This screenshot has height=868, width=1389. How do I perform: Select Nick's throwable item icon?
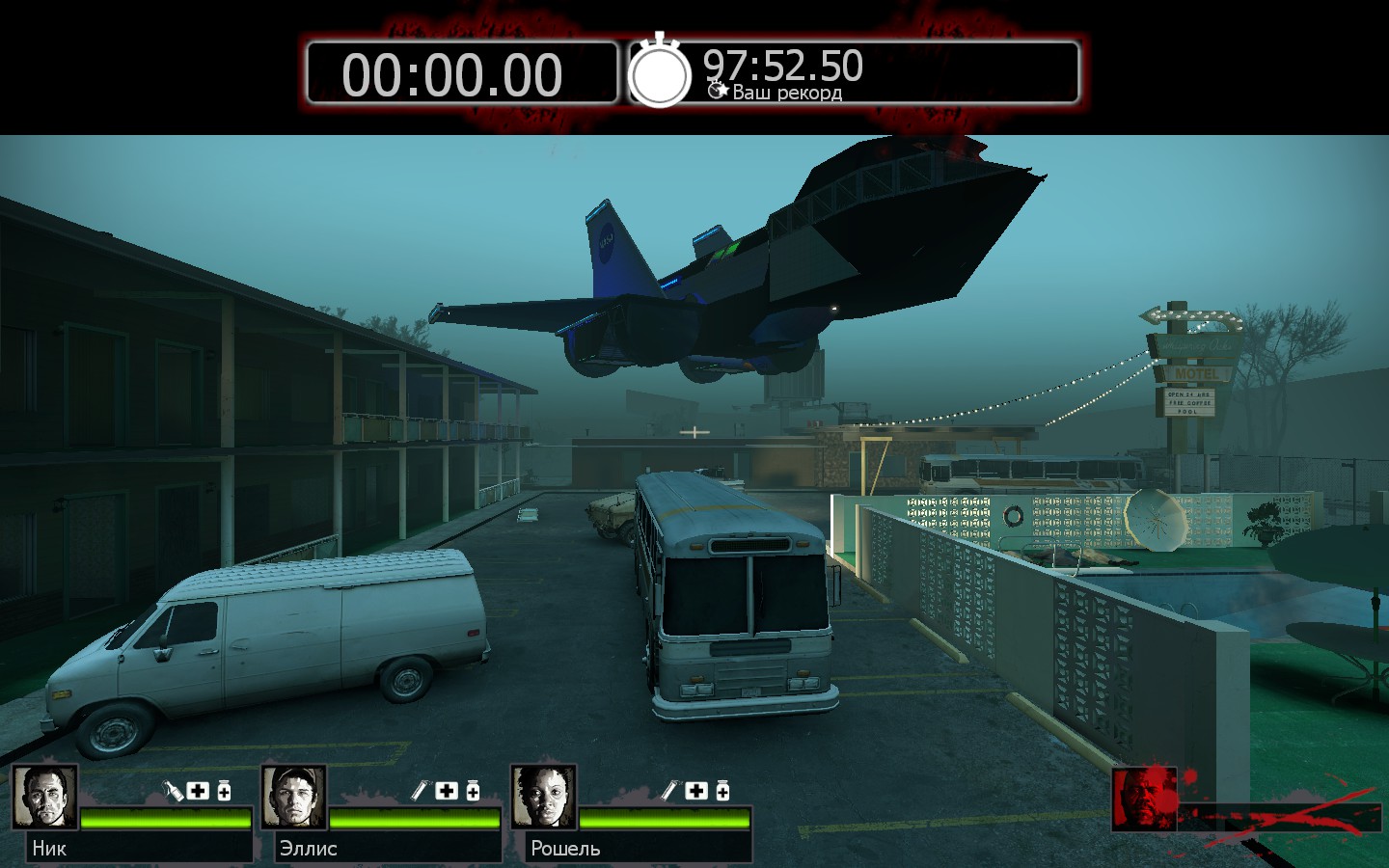[173, 791]
